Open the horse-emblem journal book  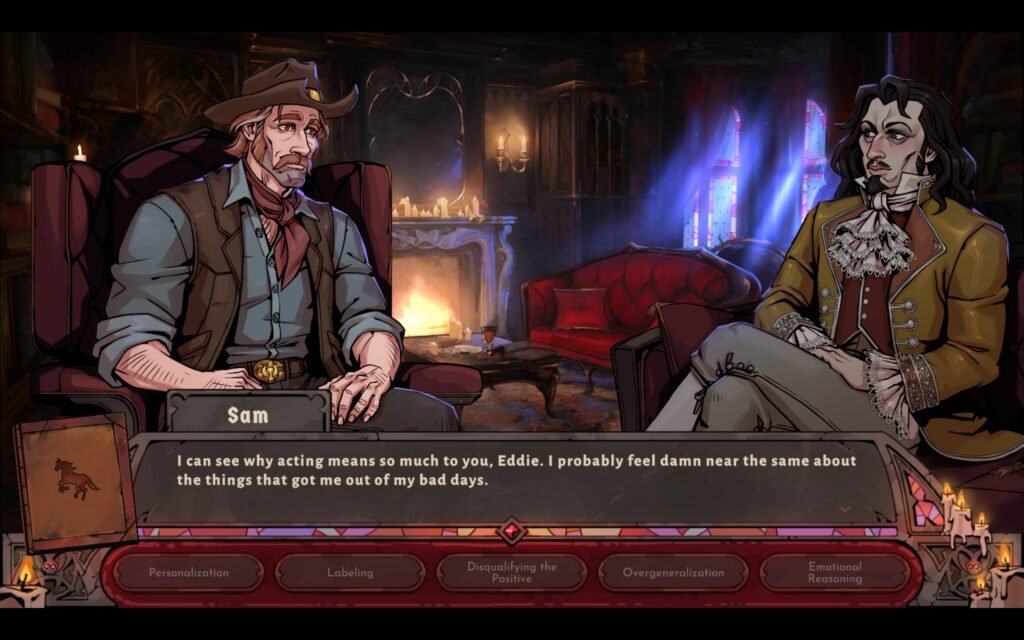click(x=75, y=482)
